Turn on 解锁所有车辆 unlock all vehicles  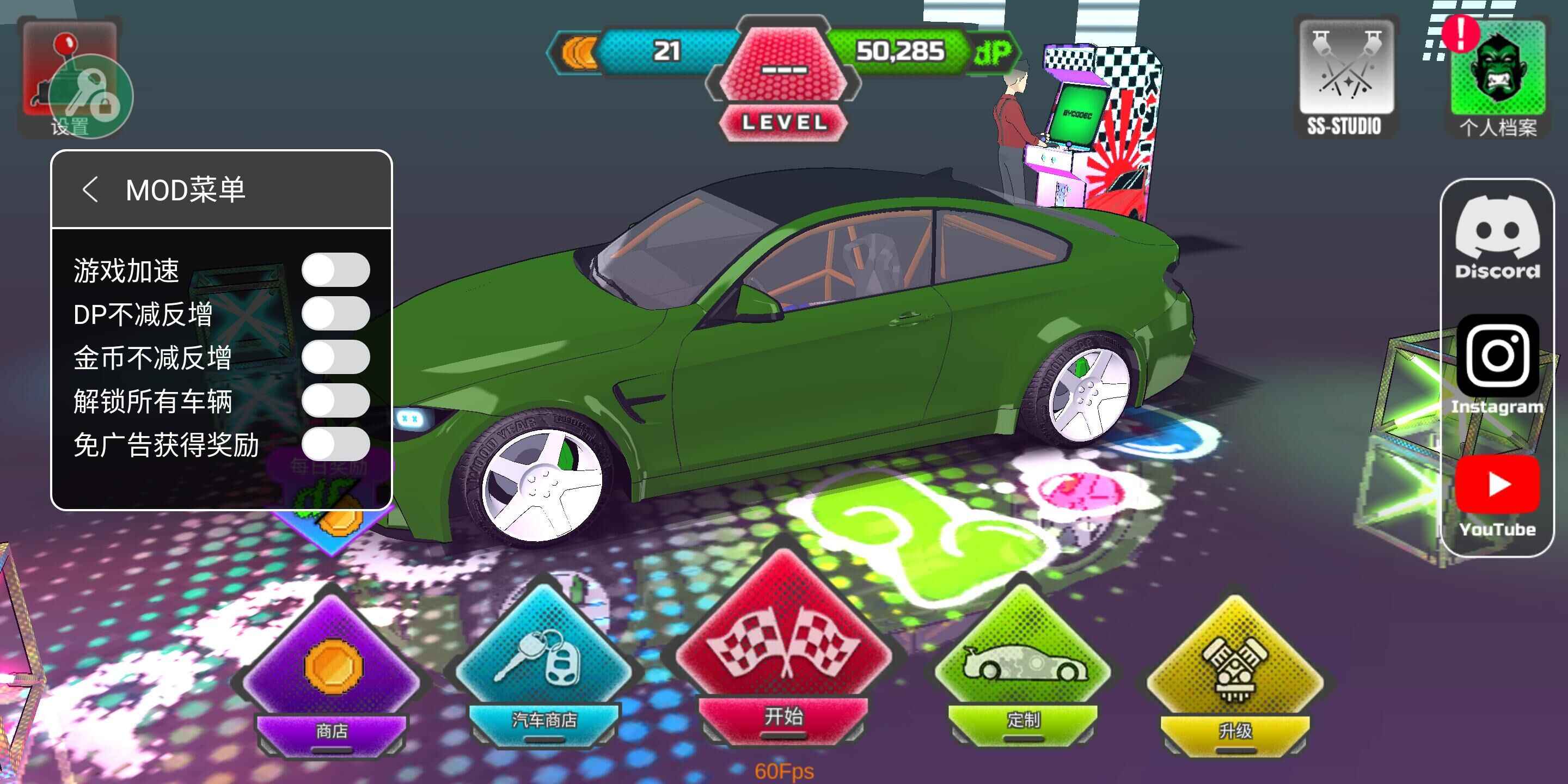(335, 401)
